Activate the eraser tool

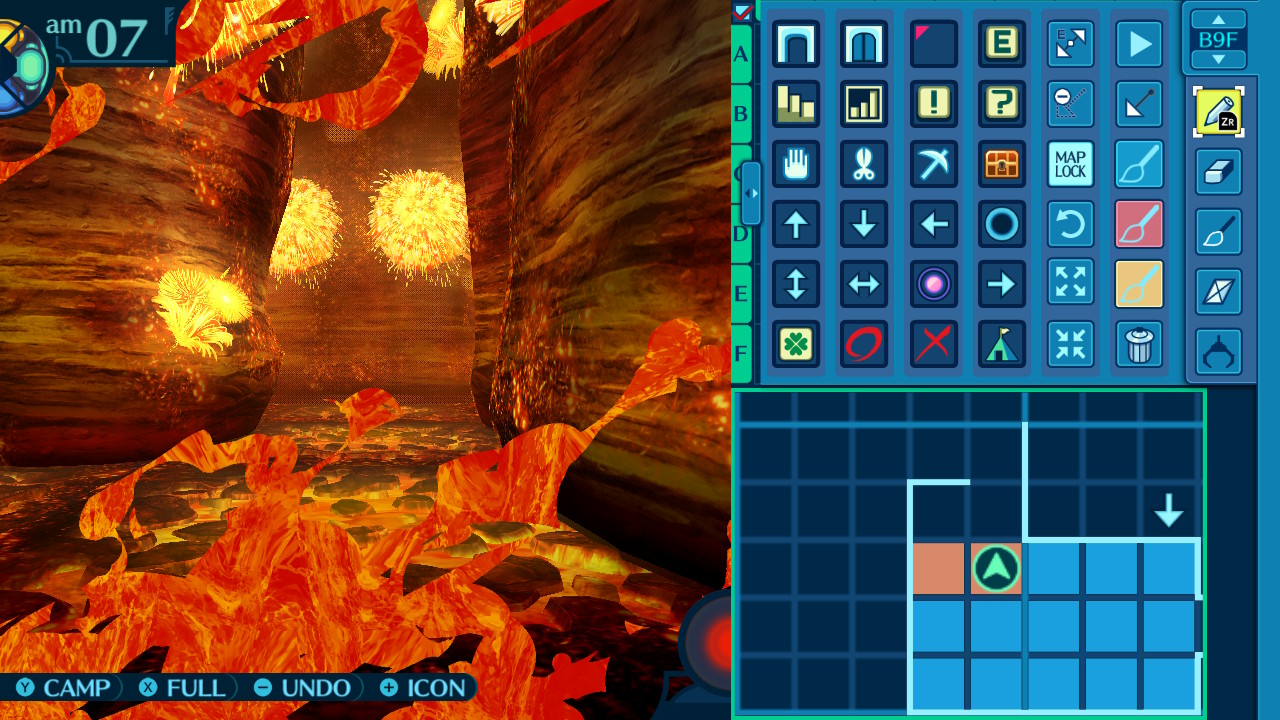1218,172
